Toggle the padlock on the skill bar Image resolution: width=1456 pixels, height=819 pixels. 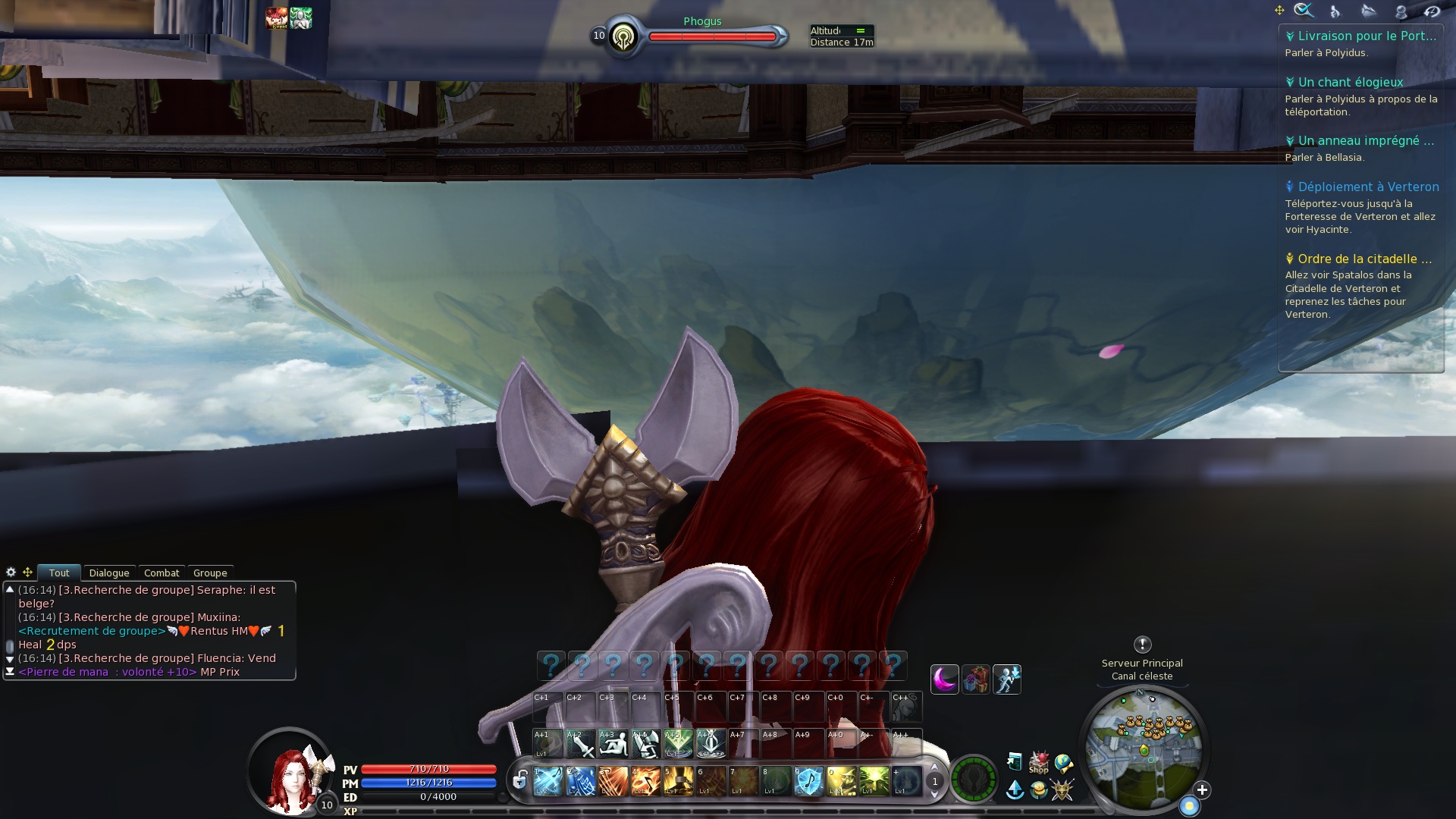point(518,779)
